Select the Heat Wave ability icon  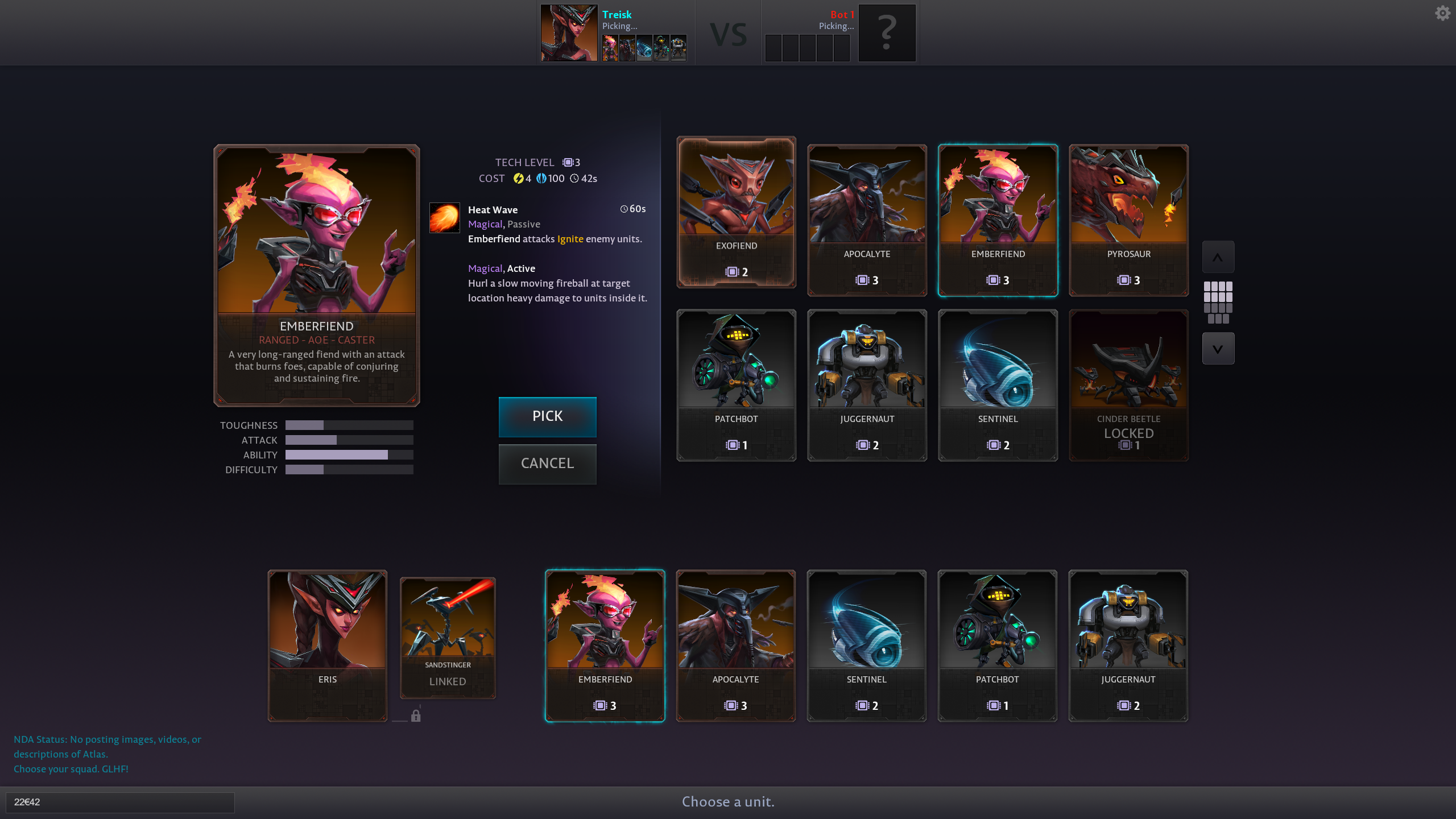click(x=444, y=218)
